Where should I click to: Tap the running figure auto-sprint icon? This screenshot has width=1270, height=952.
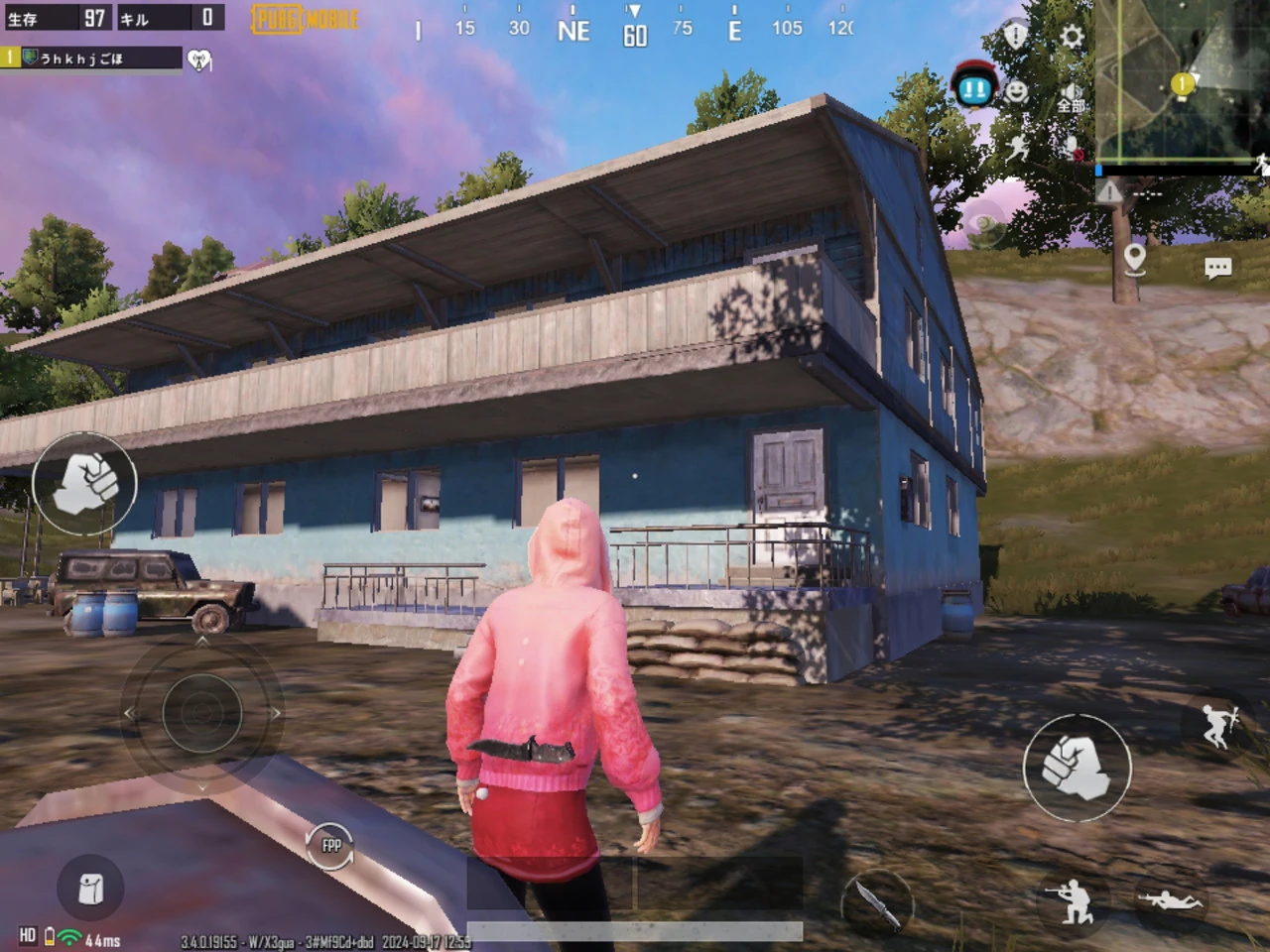tap(1017, 149)
